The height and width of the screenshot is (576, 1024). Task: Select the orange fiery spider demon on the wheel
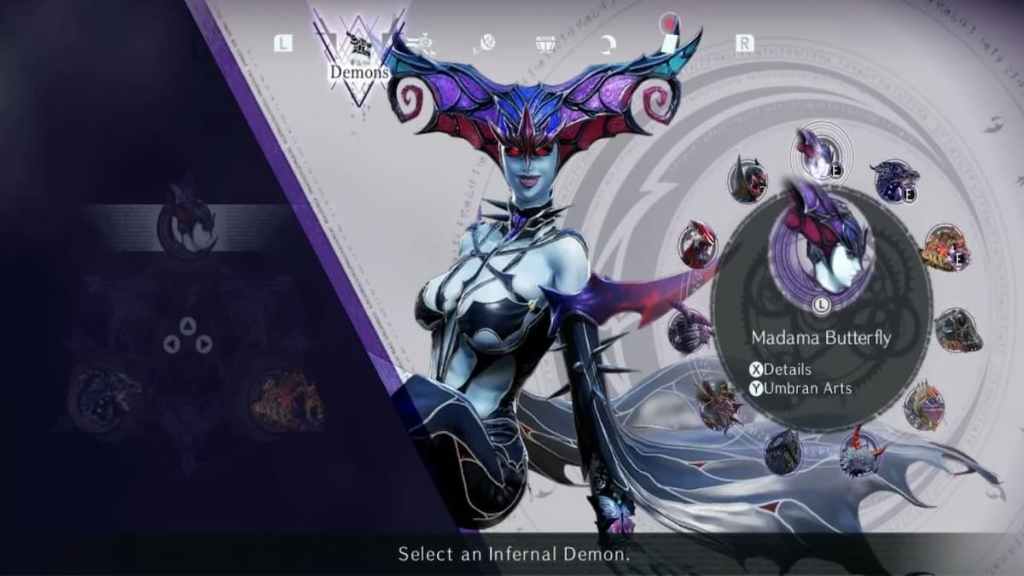coord(943,247)
